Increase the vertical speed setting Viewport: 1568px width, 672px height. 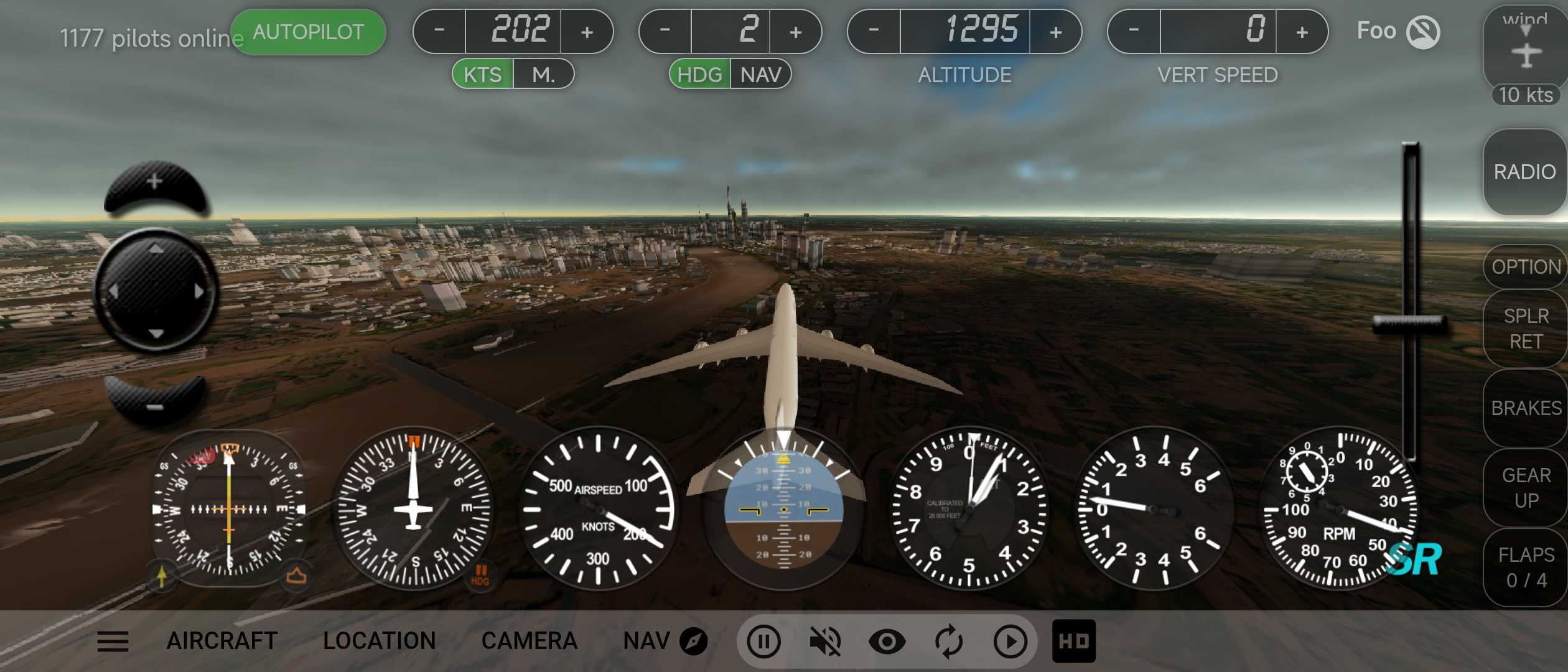pyautogui.click(x=1302, y=32)
